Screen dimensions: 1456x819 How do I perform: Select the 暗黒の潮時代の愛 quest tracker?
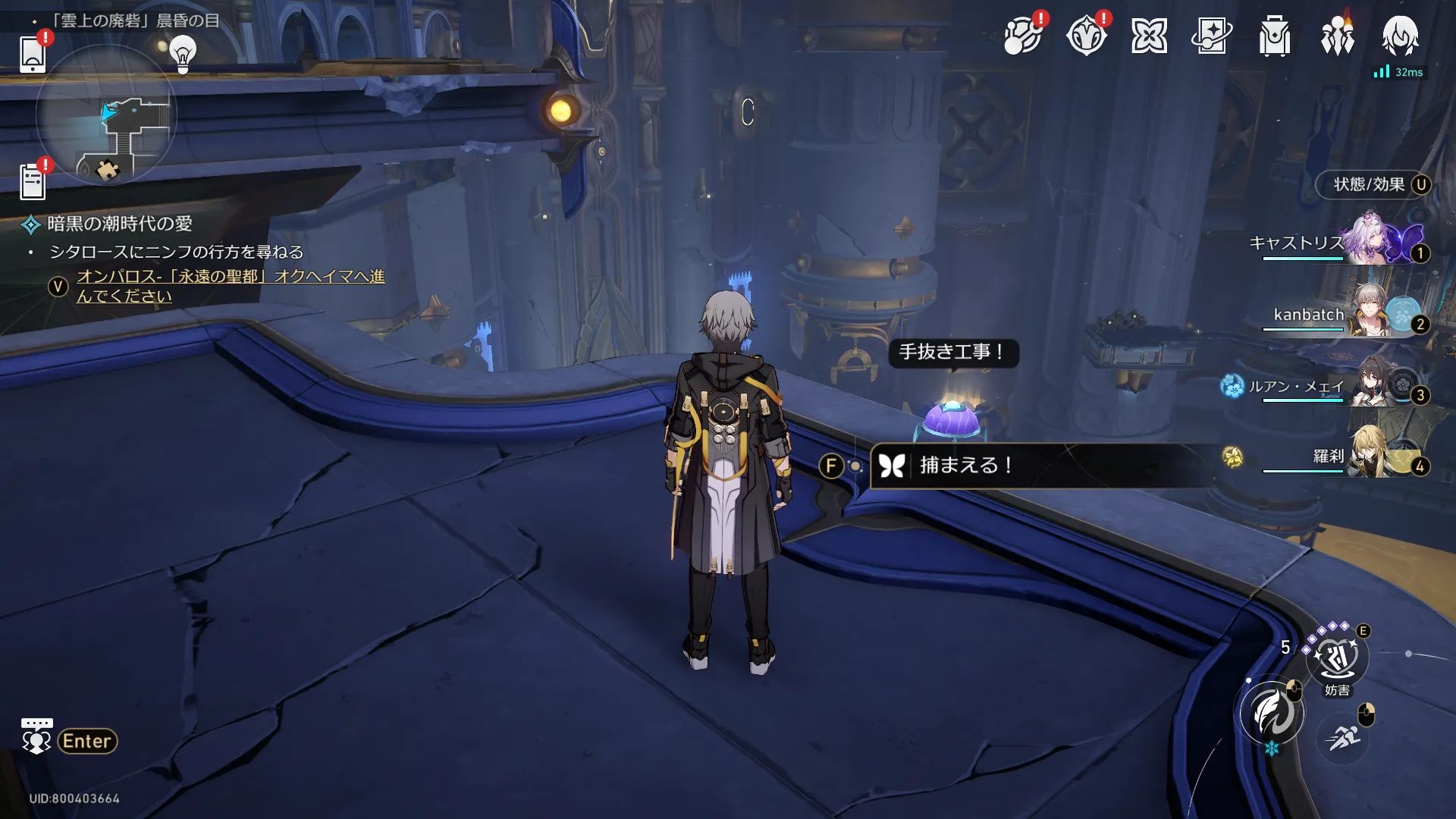(x=120, y=224)
